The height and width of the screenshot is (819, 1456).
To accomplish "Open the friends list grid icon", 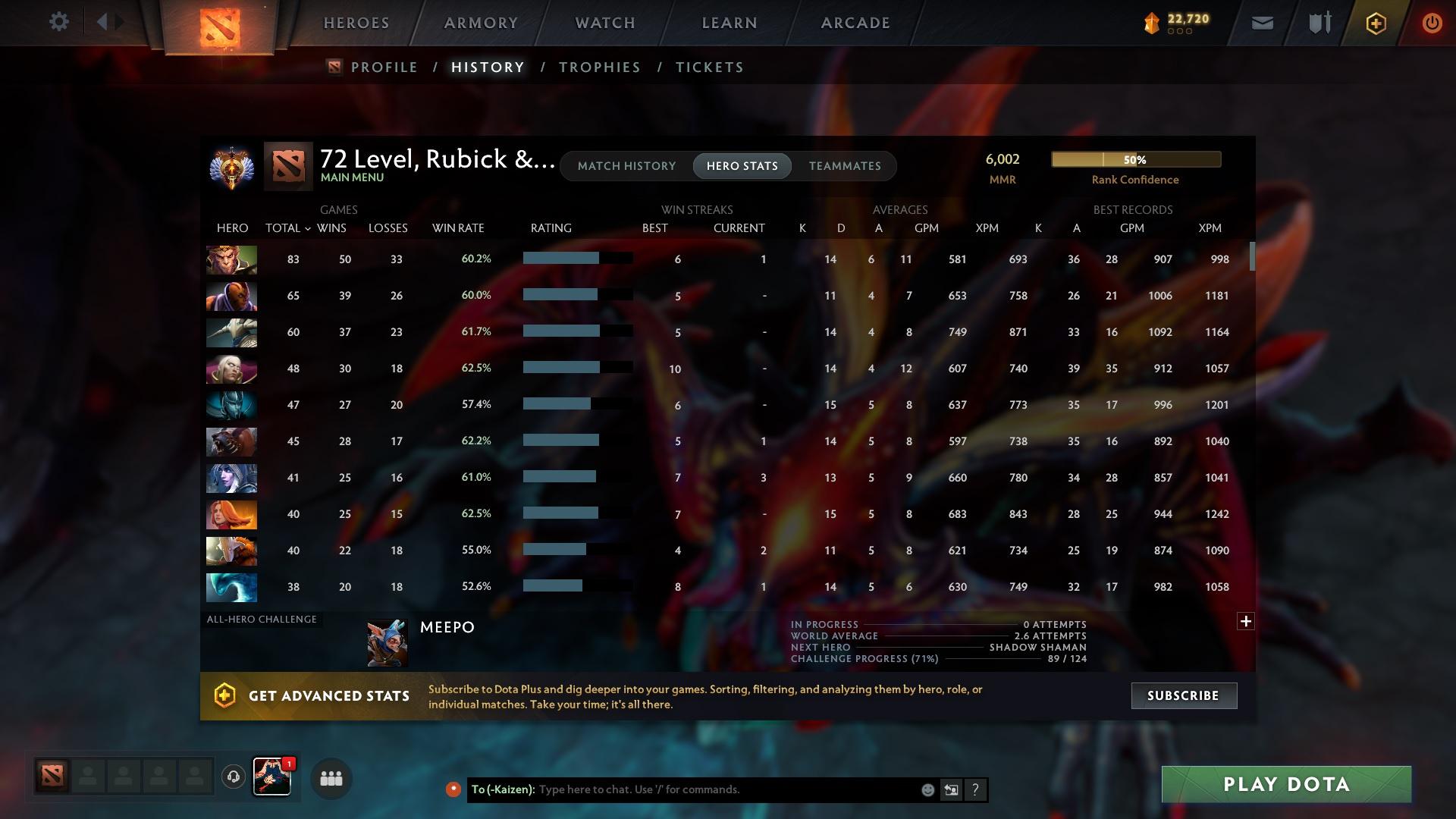I will click(x=331, y=778).
